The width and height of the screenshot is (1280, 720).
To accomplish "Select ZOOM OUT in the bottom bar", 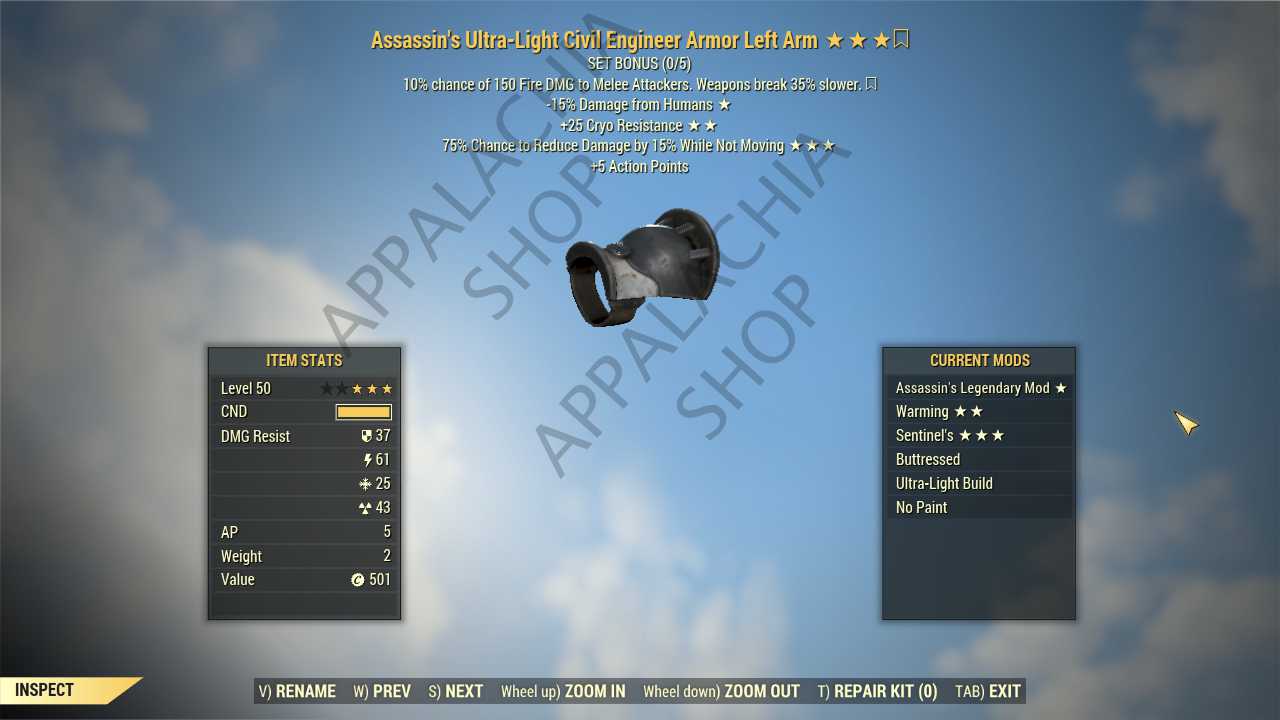I will click(x=721, y=691).
